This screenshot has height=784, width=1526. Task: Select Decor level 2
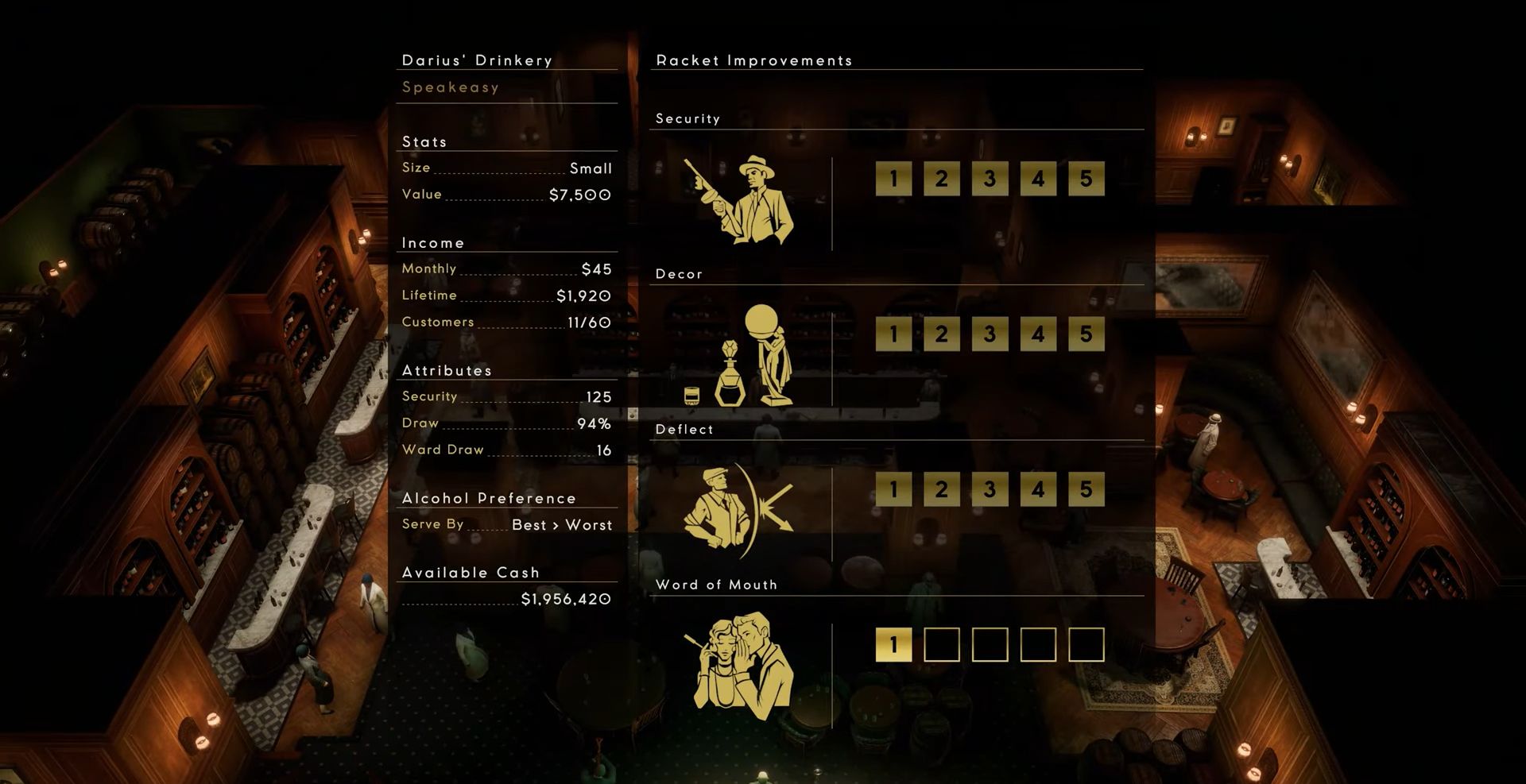tap(942, 334)
